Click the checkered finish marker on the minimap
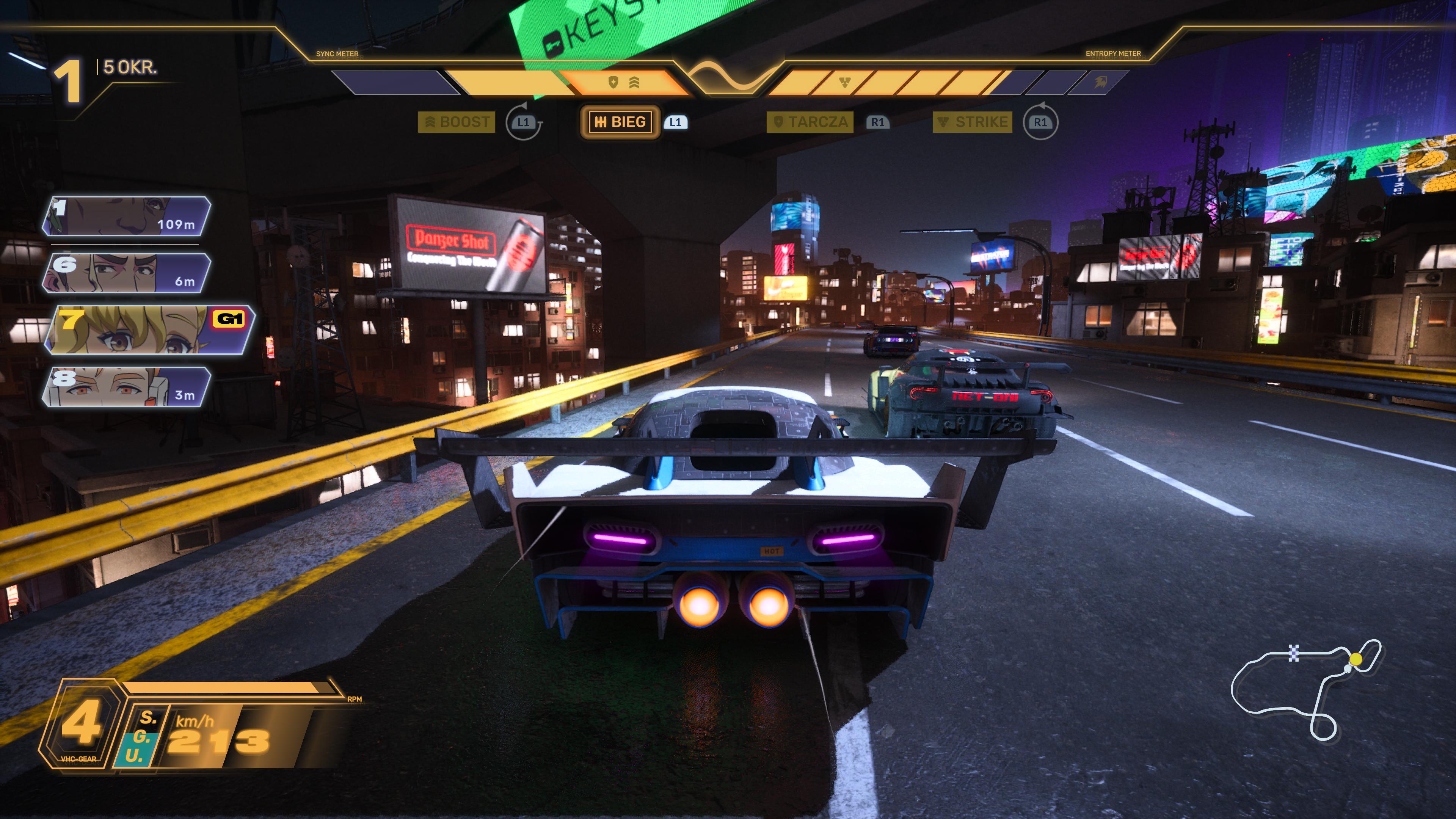 [x=1294, y=653]
